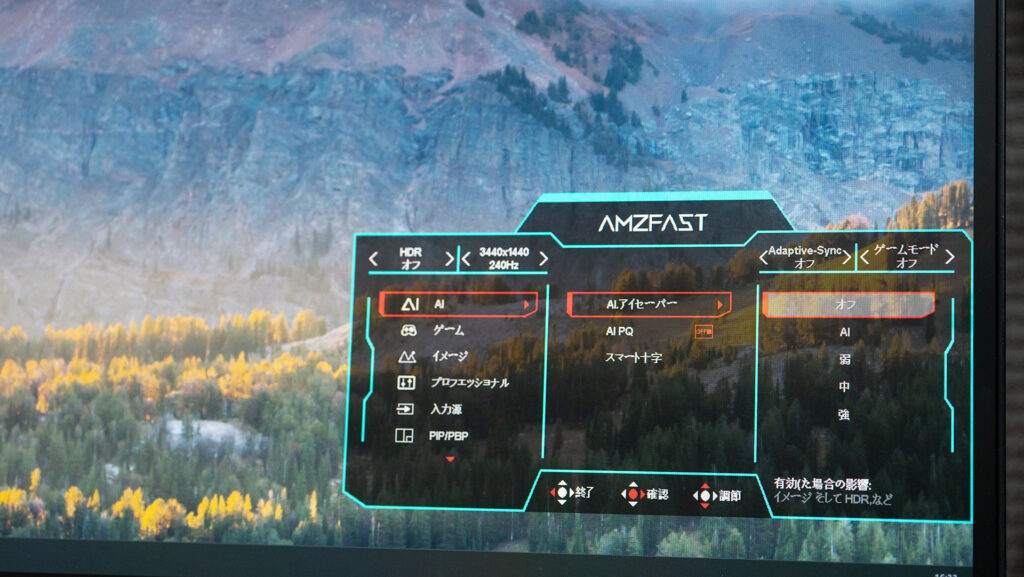Choose the 中 level option
The width and height of the screenshot is (1024, 577).
tap(845, 386)
